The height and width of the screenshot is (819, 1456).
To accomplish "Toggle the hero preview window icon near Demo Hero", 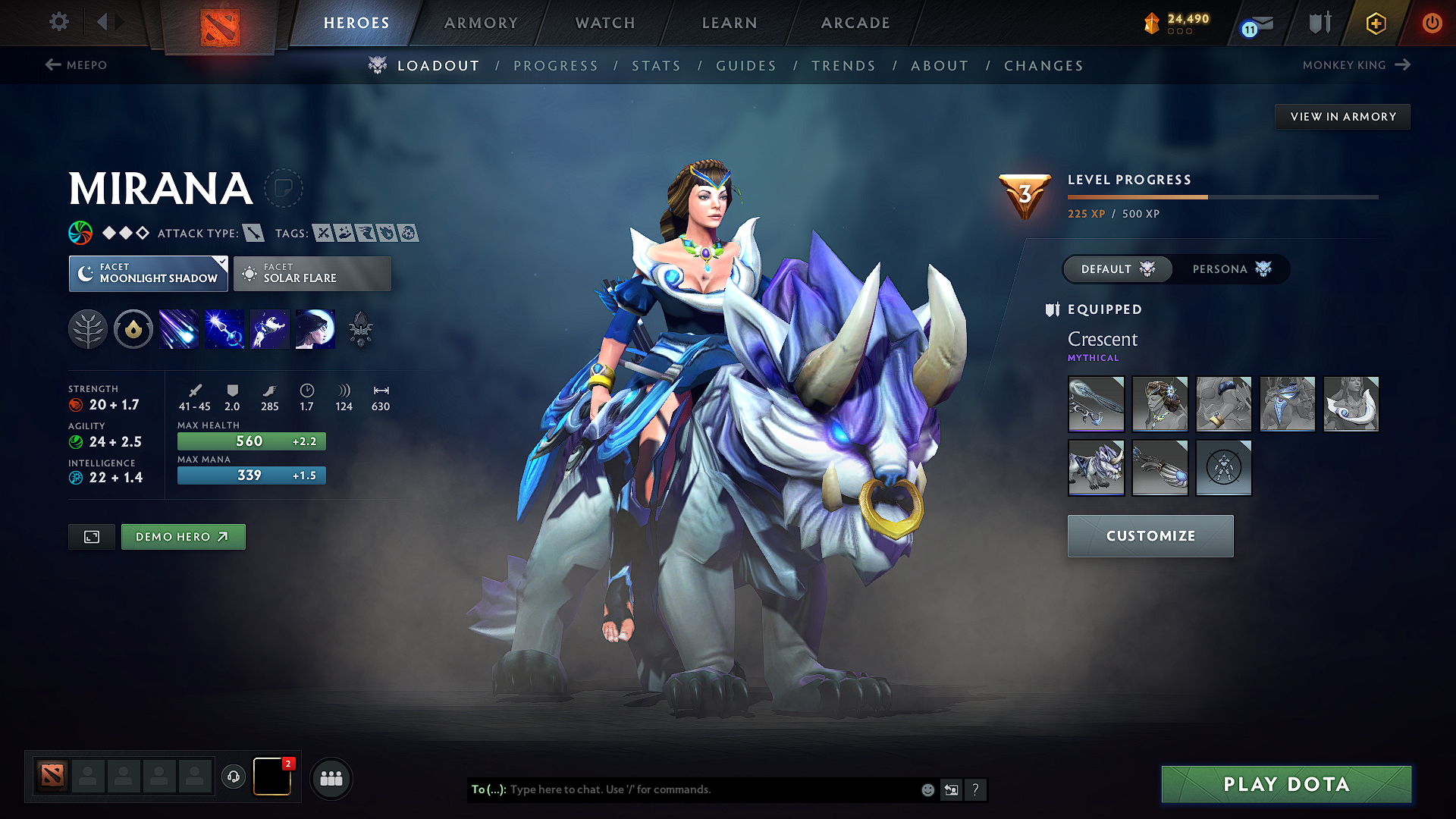I will 91,536.
